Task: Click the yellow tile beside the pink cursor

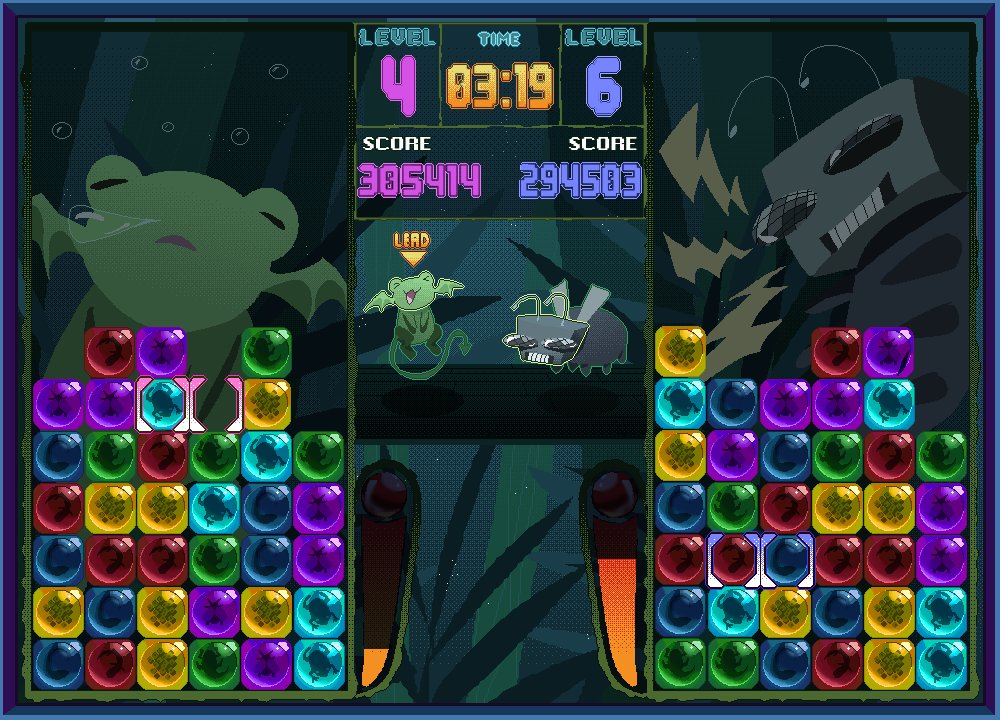Action: [266, 404]
